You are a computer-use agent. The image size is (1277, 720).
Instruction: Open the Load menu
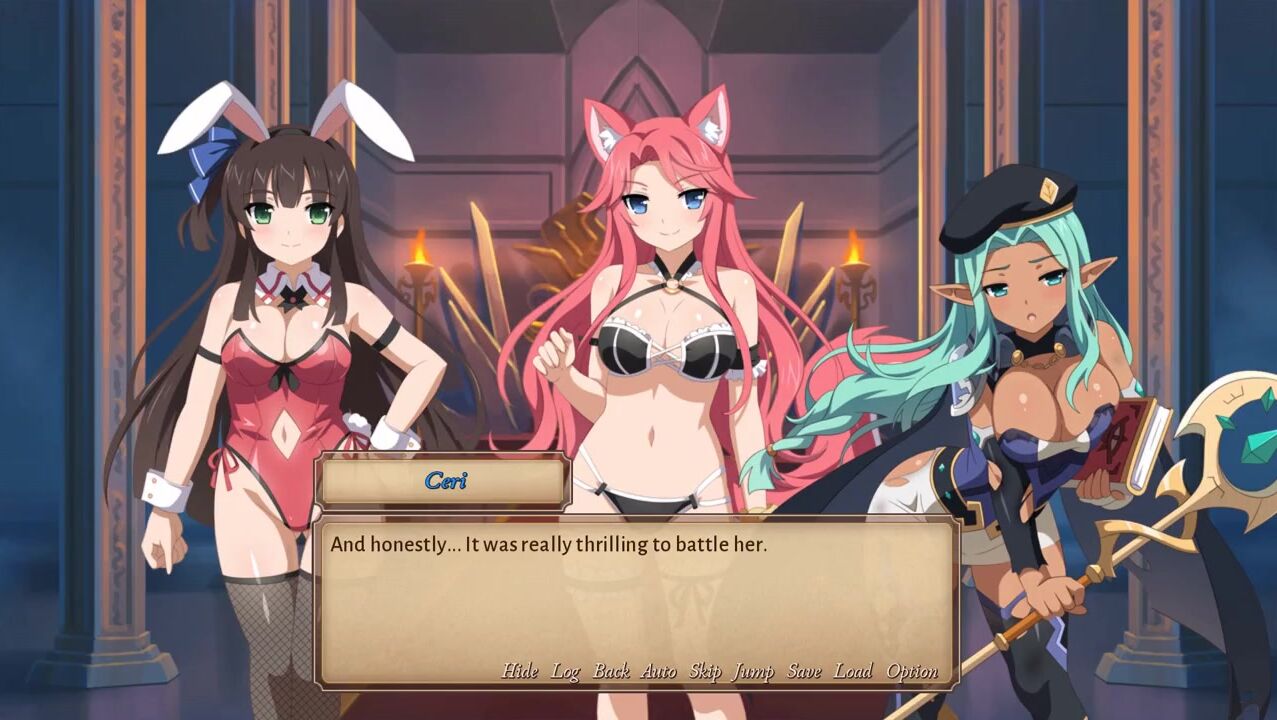(853, 671)
